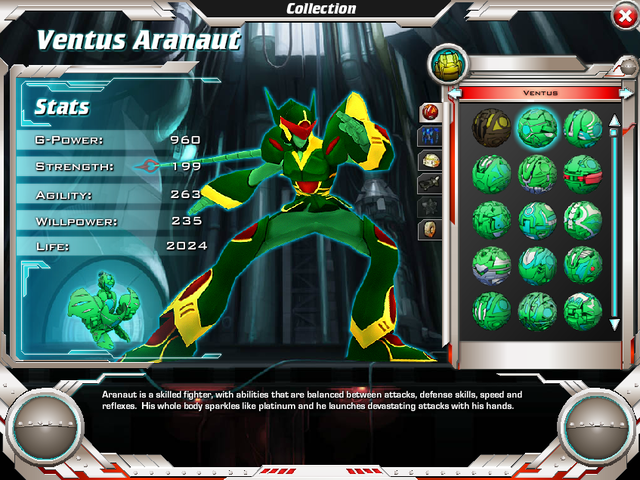The image size is (640, 480).
Task: Select the glowing highlighted Ventus ball
Action: (x=536, y=127)
